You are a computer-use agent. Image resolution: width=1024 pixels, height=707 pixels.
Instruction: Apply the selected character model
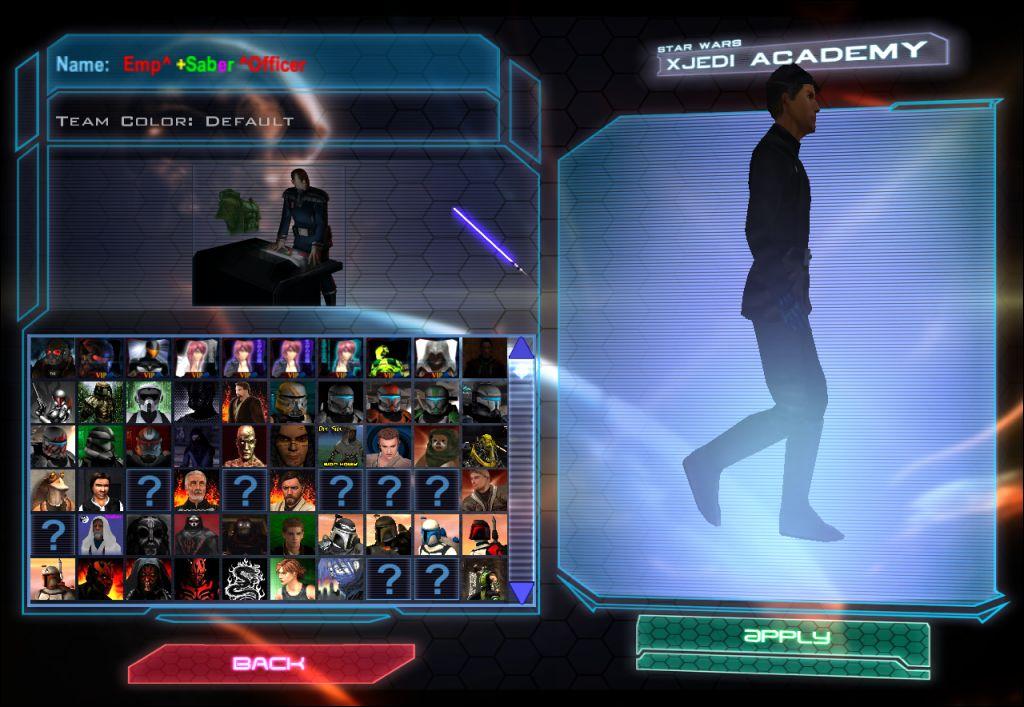pos(785,636)
